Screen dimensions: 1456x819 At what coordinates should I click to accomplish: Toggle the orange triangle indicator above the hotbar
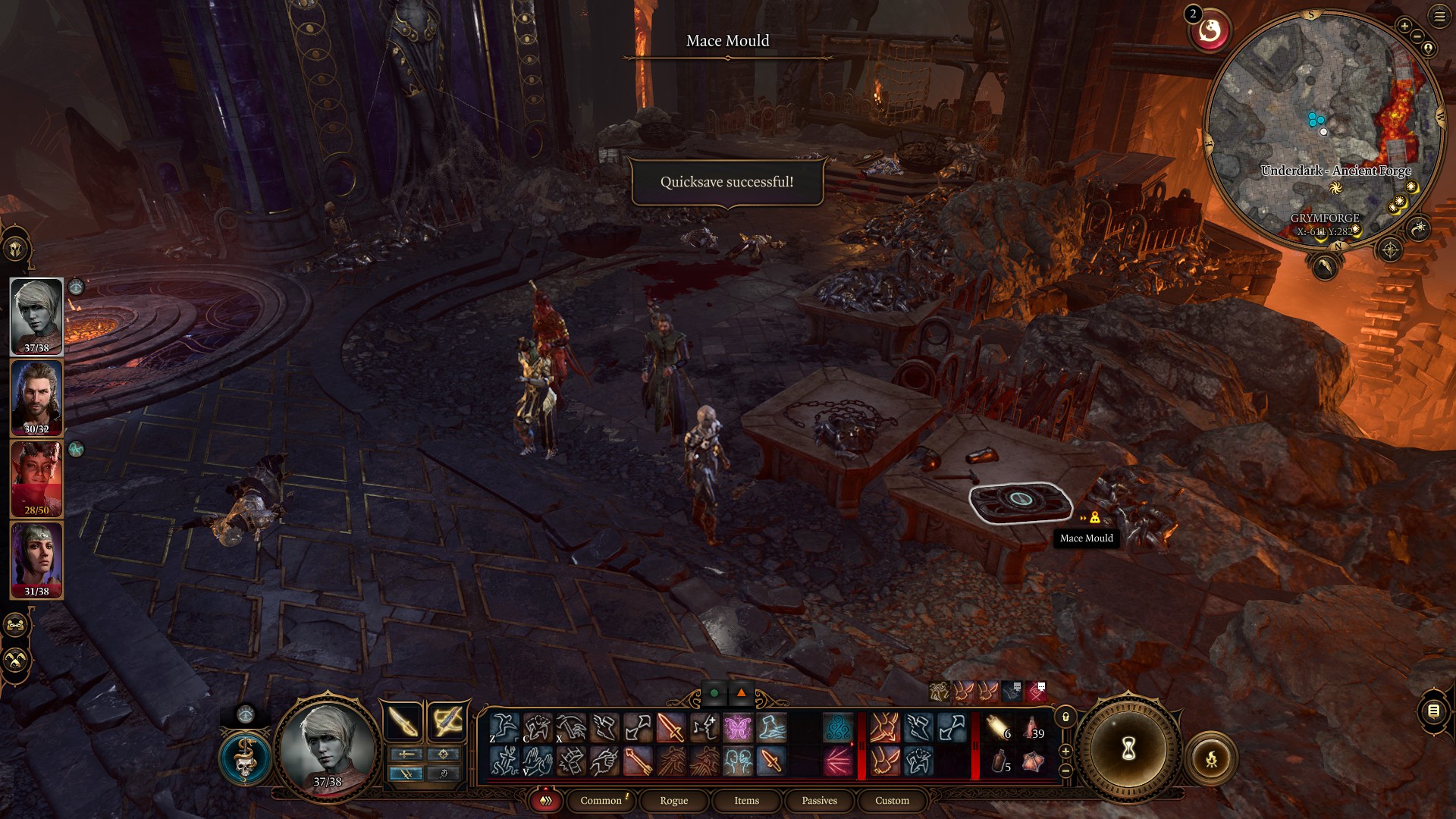coord(739,693)
